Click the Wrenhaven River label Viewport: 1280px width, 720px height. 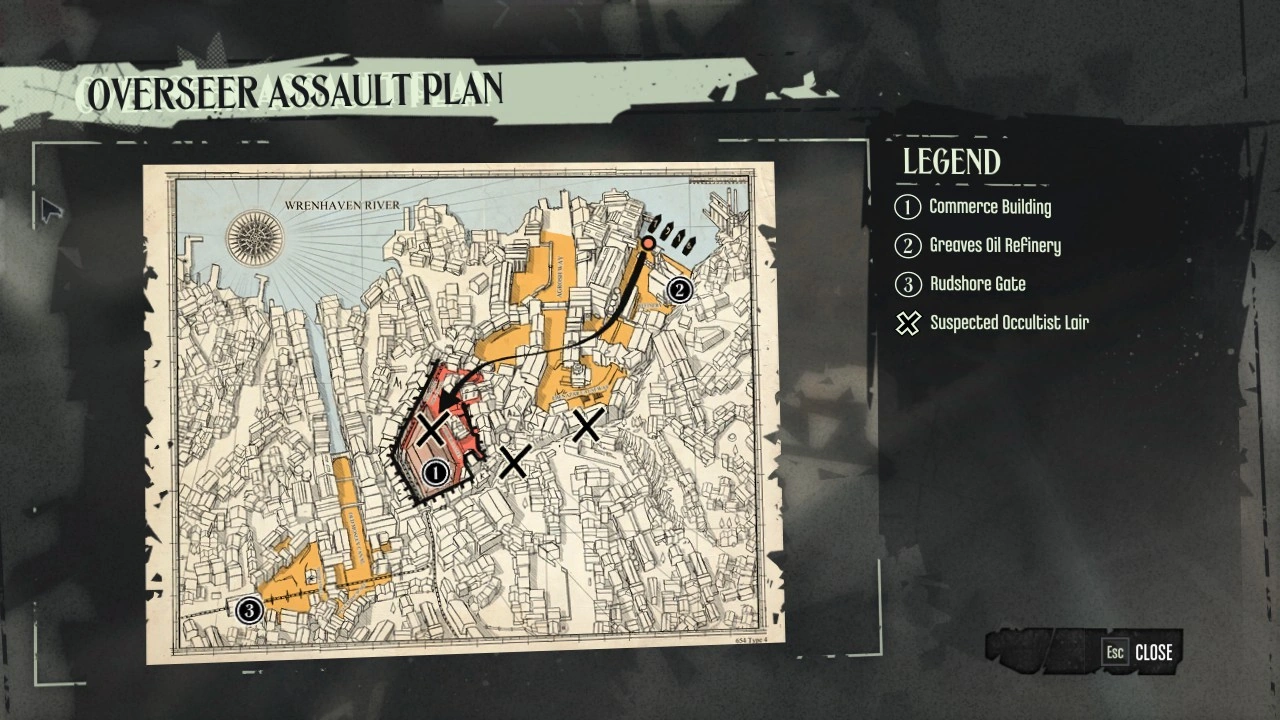pos(344,203)
